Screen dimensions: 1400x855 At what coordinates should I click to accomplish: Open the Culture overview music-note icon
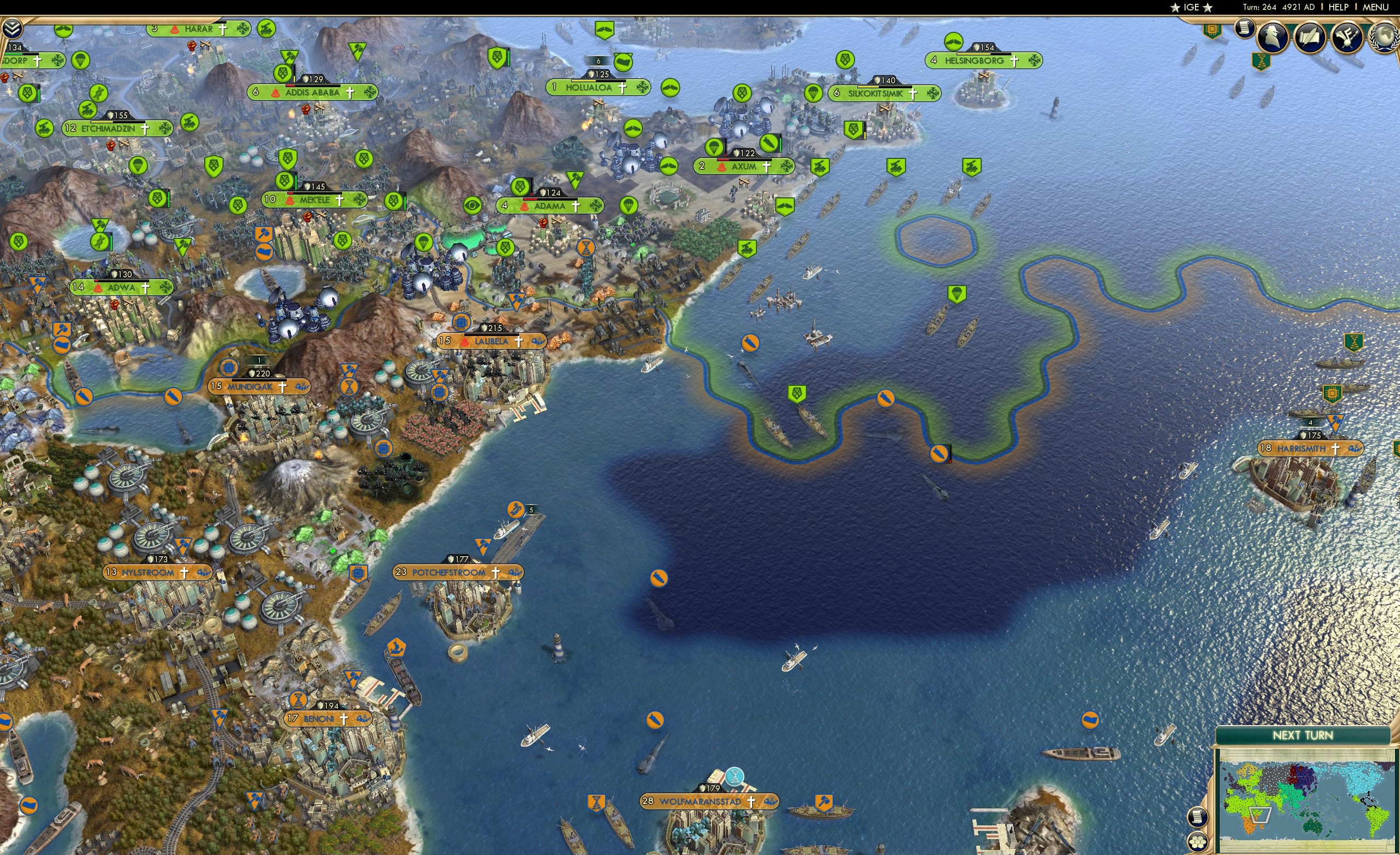[x=1349, y=37]
